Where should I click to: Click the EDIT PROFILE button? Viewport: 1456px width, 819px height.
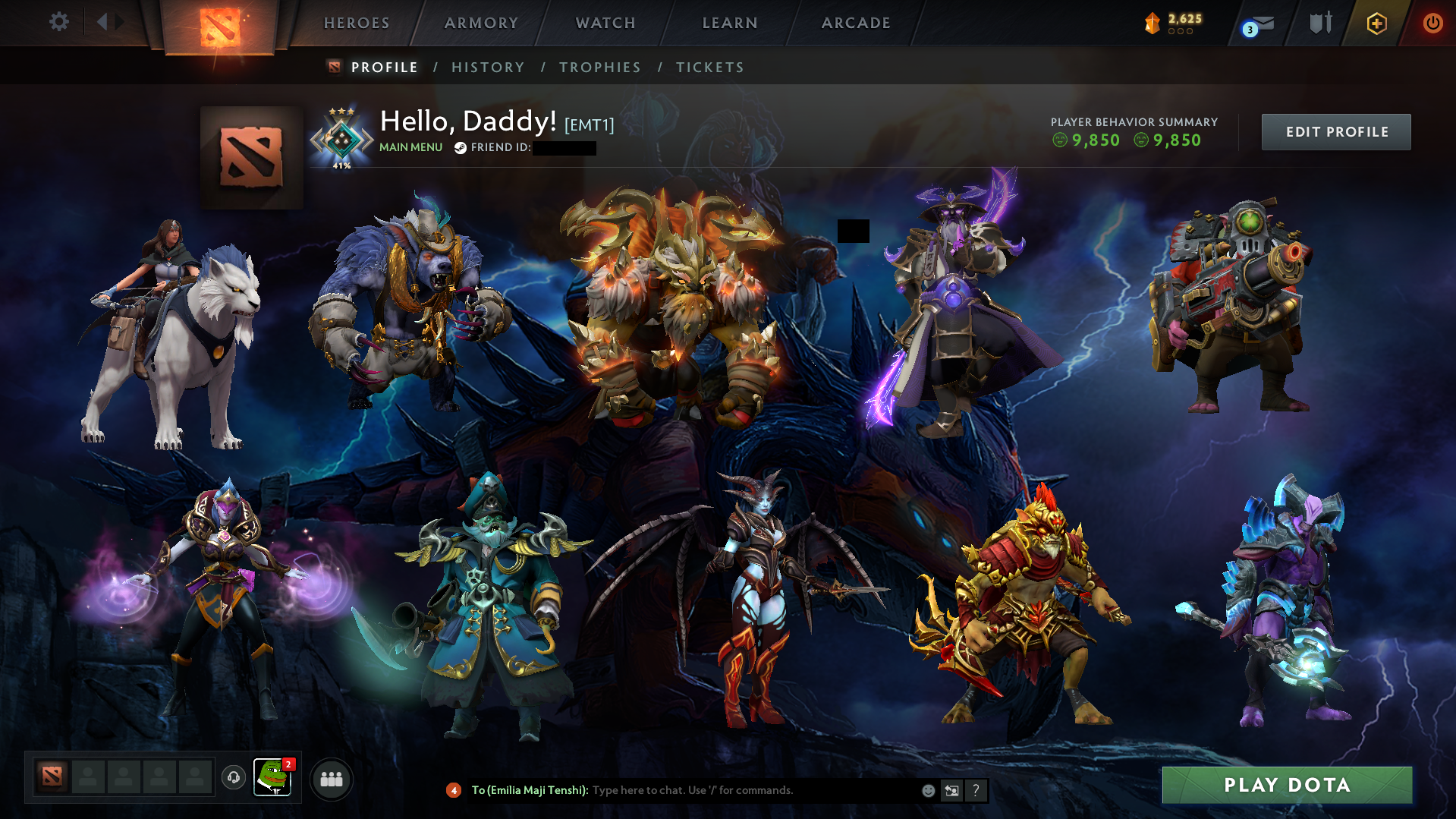point(1335,131)
